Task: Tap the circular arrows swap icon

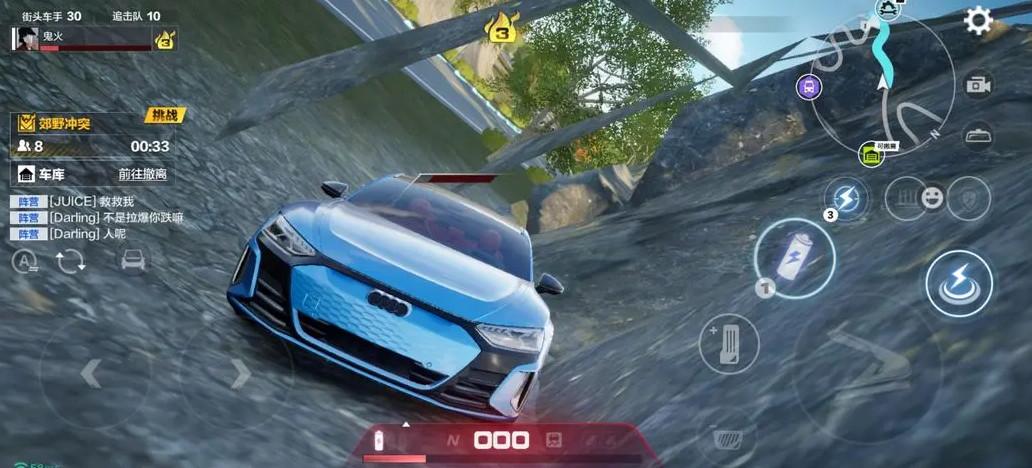Action: (71, 262)
